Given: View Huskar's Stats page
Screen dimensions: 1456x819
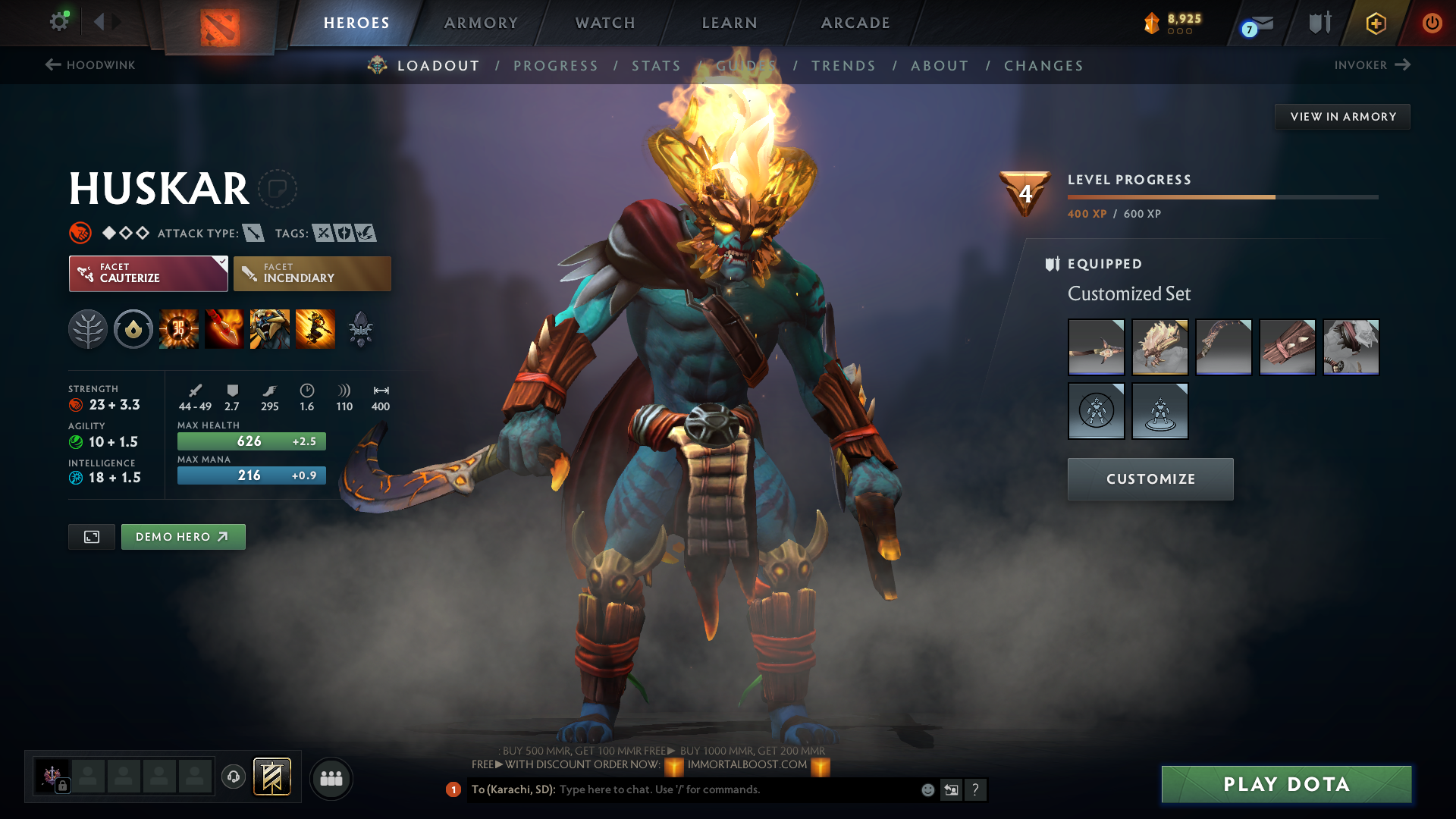Looking at the screenshot, I should tap(656, 66).
